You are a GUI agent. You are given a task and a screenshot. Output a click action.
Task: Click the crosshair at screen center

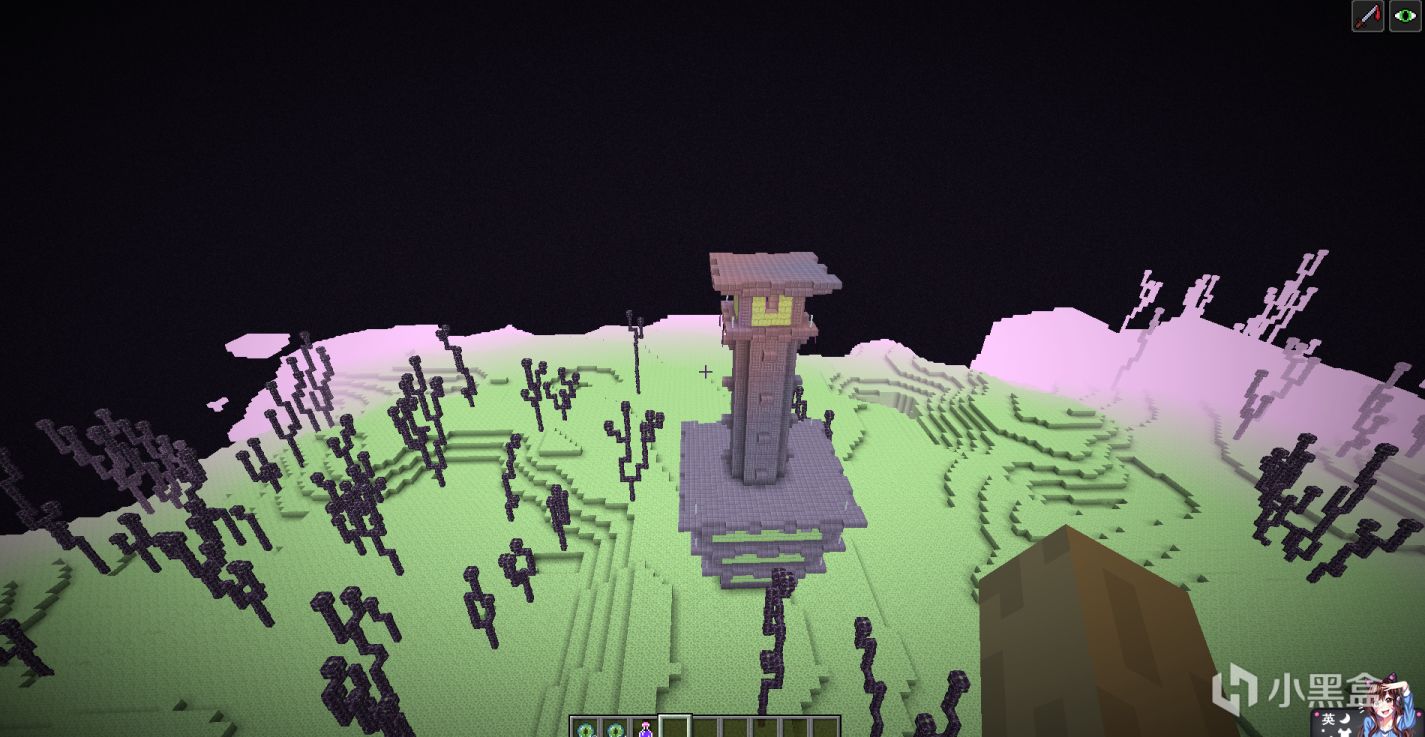point(706,371)
